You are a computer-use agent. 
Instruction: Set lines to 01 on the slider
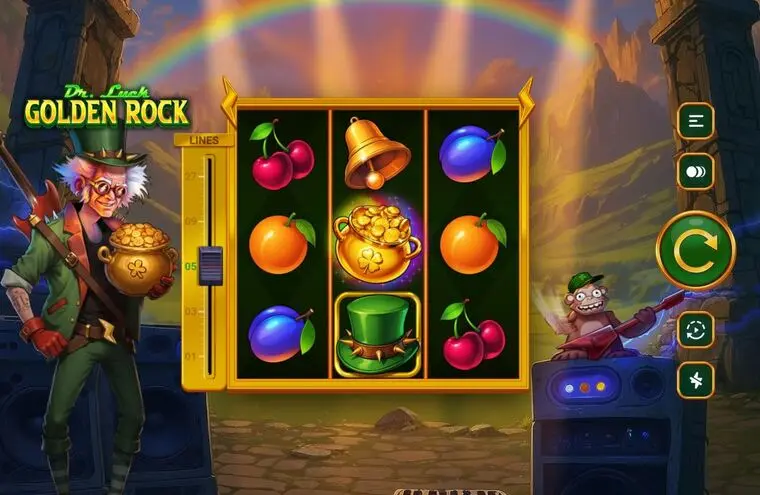coord(210,356)
